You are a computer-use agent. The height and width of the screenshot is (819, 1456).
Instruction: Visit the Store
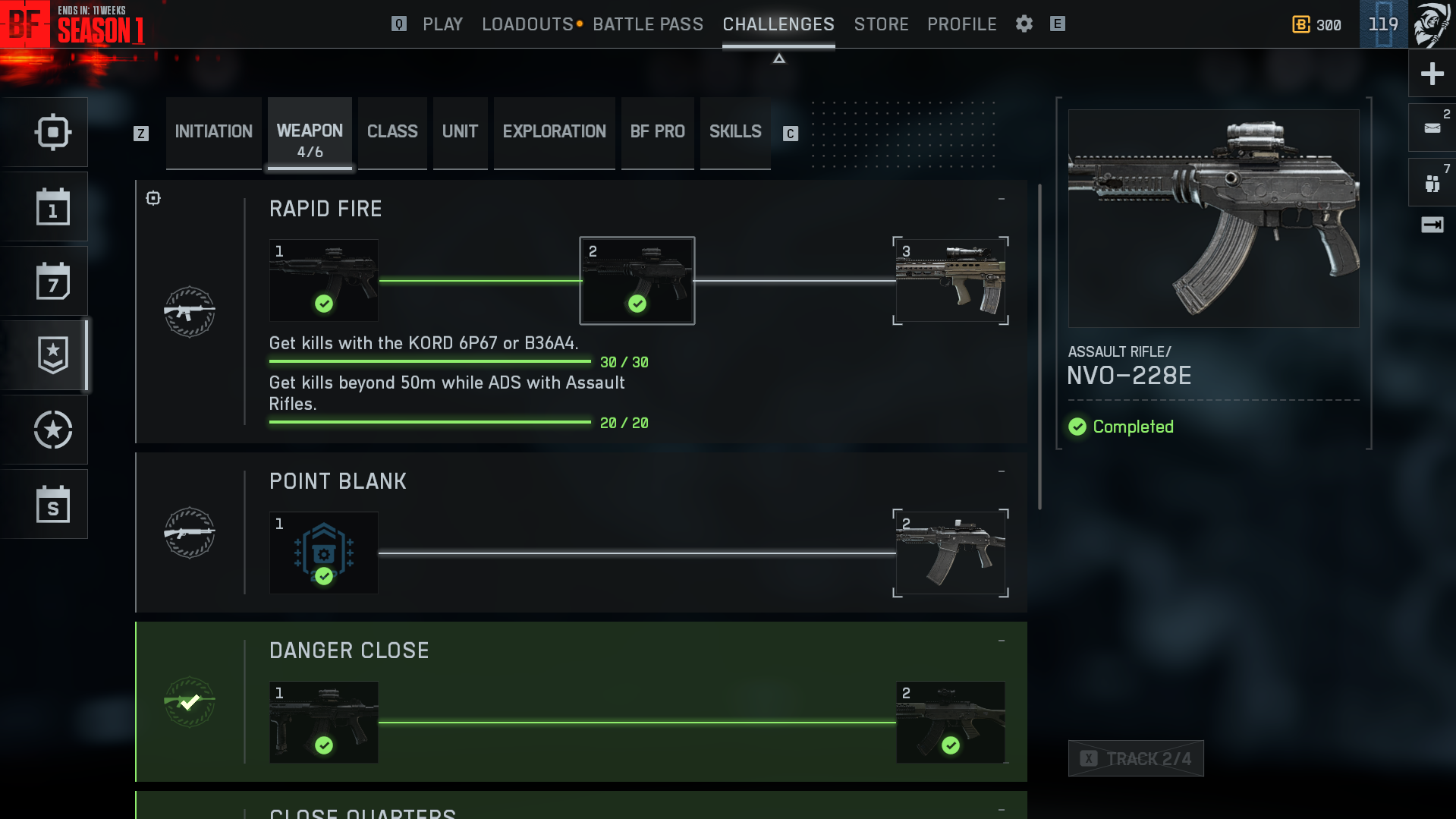(881, 24)
